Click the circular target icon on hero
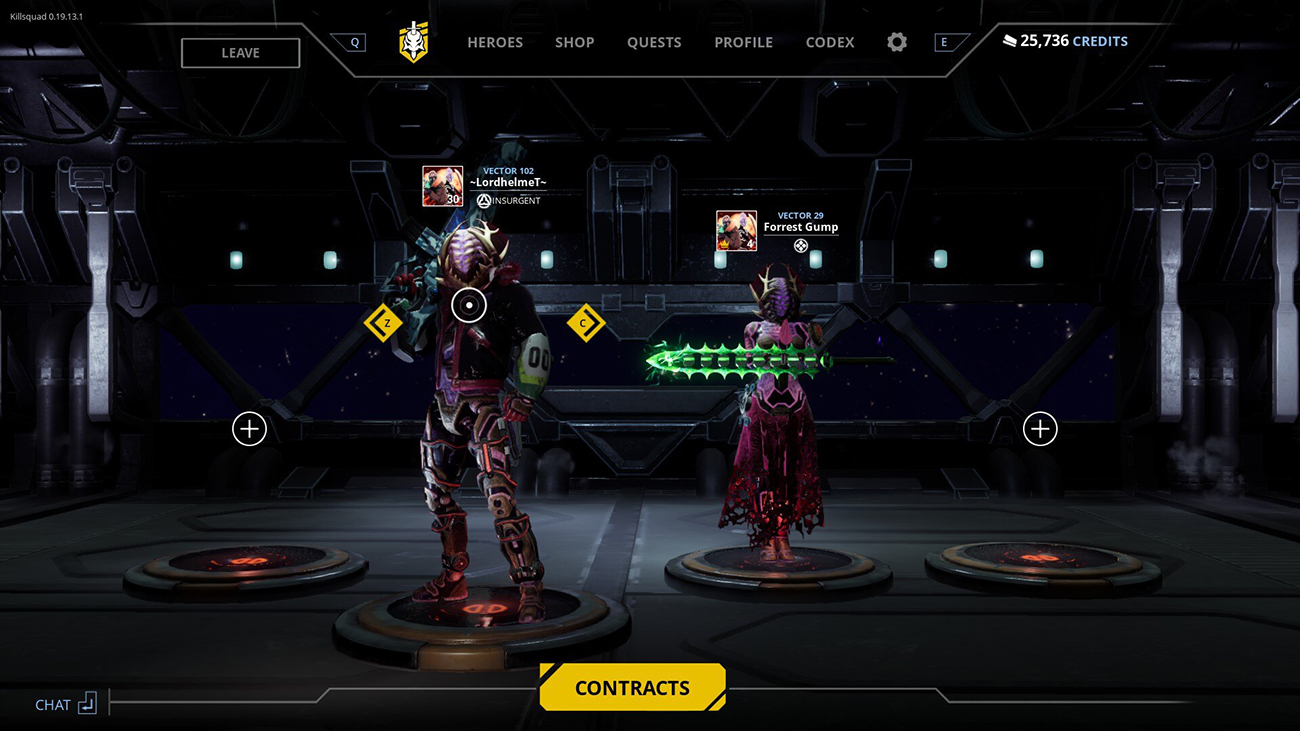This screenshot has height=731, width=1300. coord(469,305)
